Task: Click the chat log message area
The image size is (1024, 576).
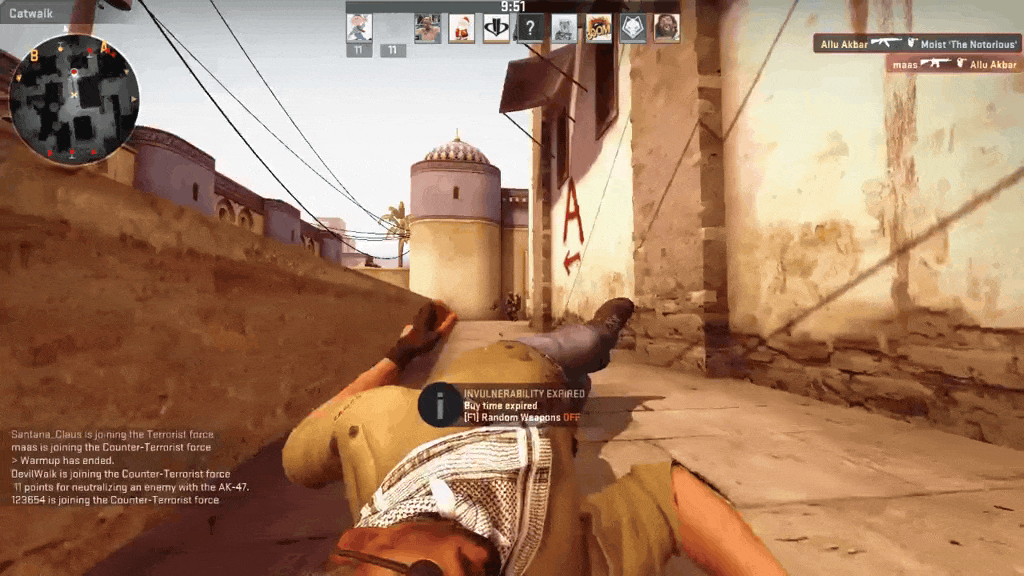Action: click(x=130, y=467)
